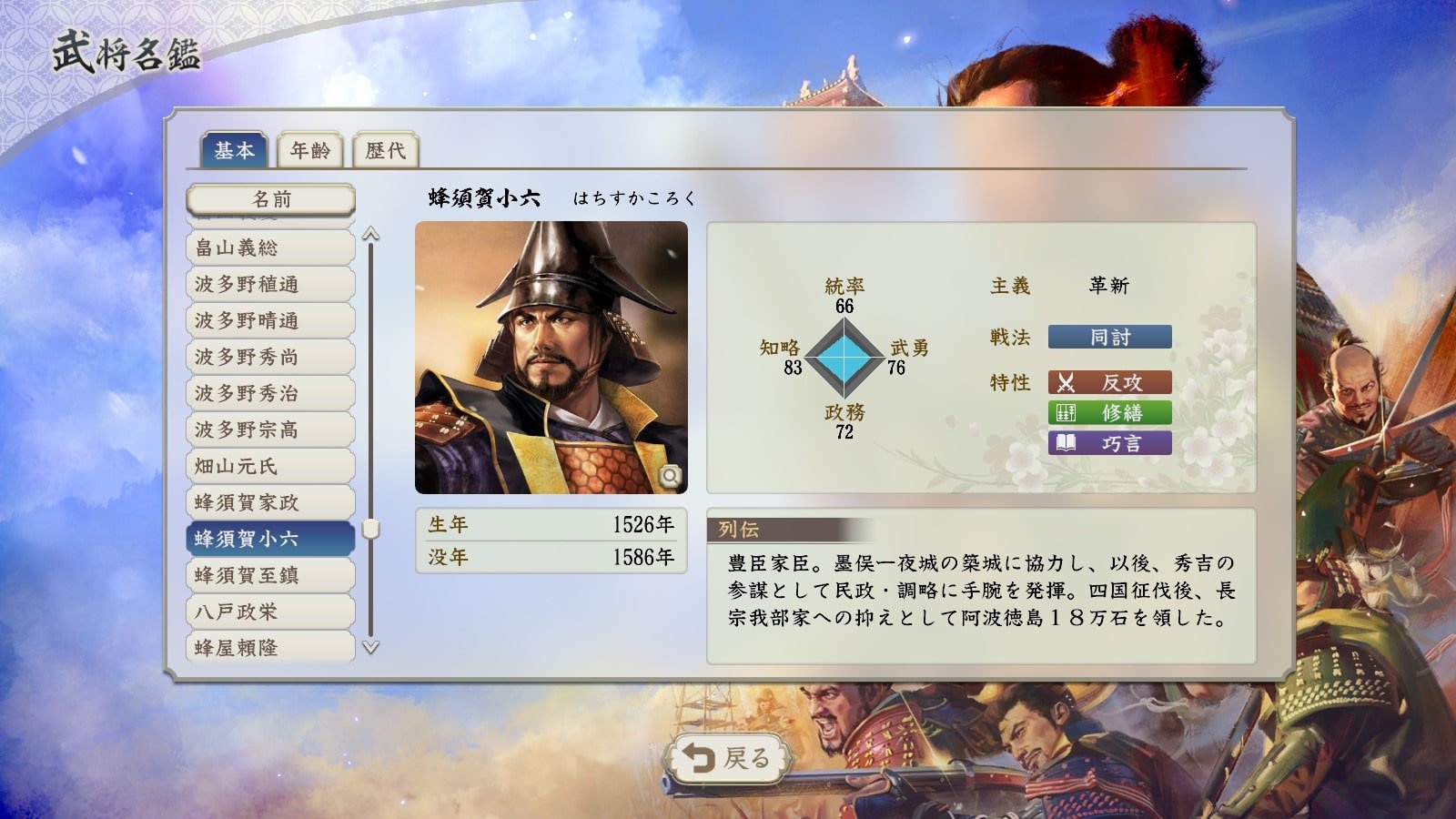Pick 波多野秀尚 from the list
The height and width of the screenshot is (819, 1456).
pyautogui.click(x=270, y=357)
